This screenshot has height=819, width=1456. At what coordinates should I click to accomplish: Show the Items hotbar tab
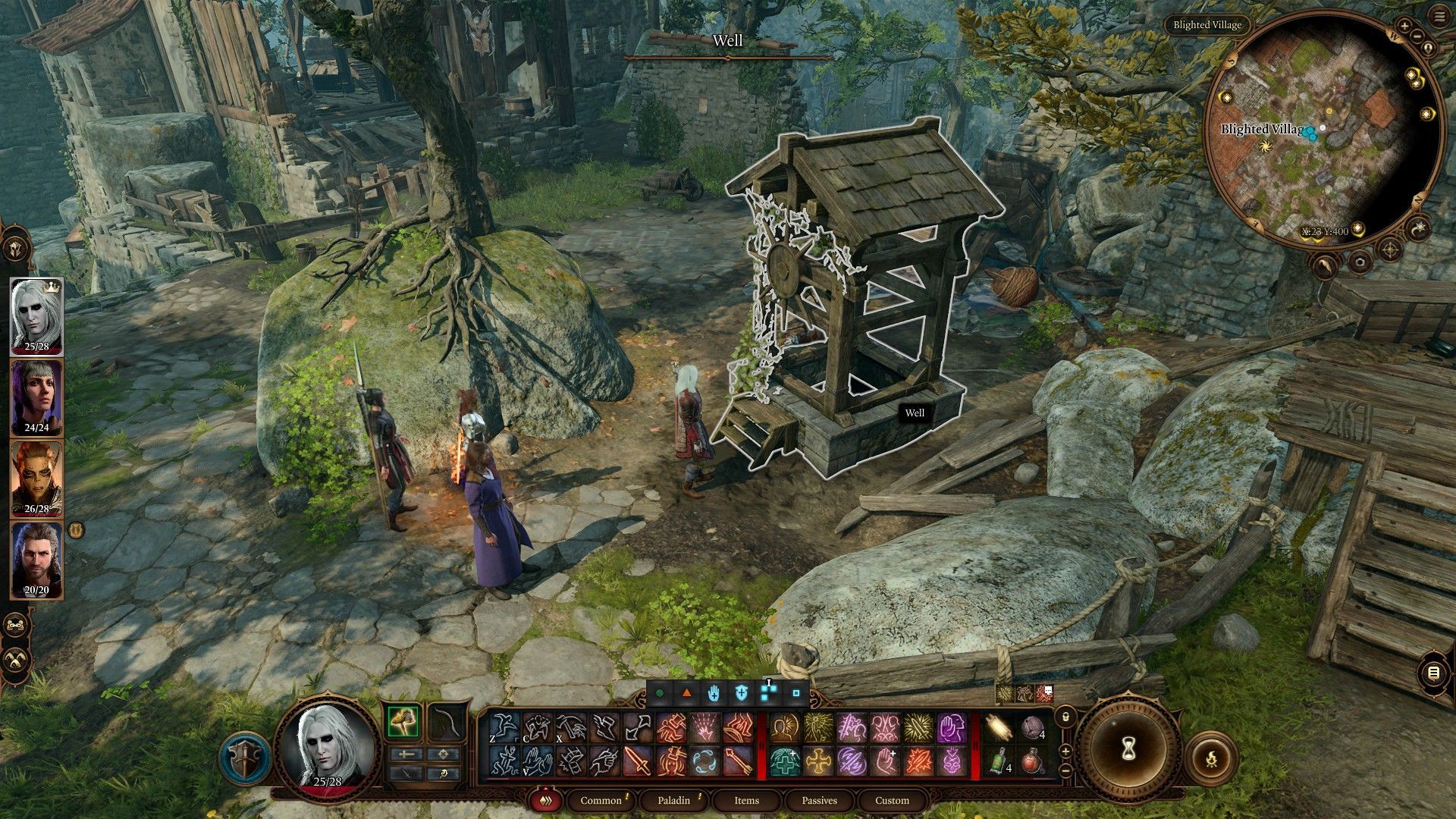pyautogui.click(x=746, y=800)
